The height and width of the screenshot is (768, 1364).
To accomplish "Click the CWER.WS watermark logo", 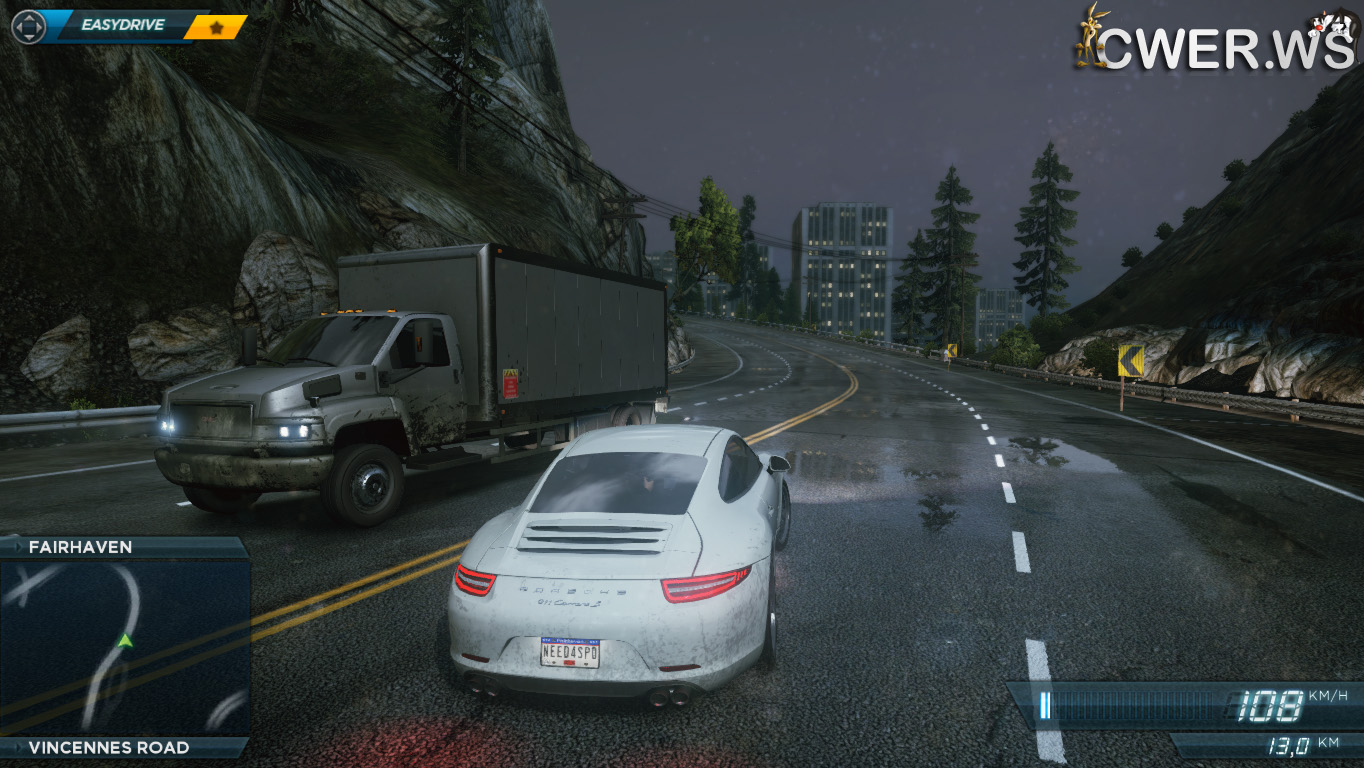I will tap(1216, 40).
